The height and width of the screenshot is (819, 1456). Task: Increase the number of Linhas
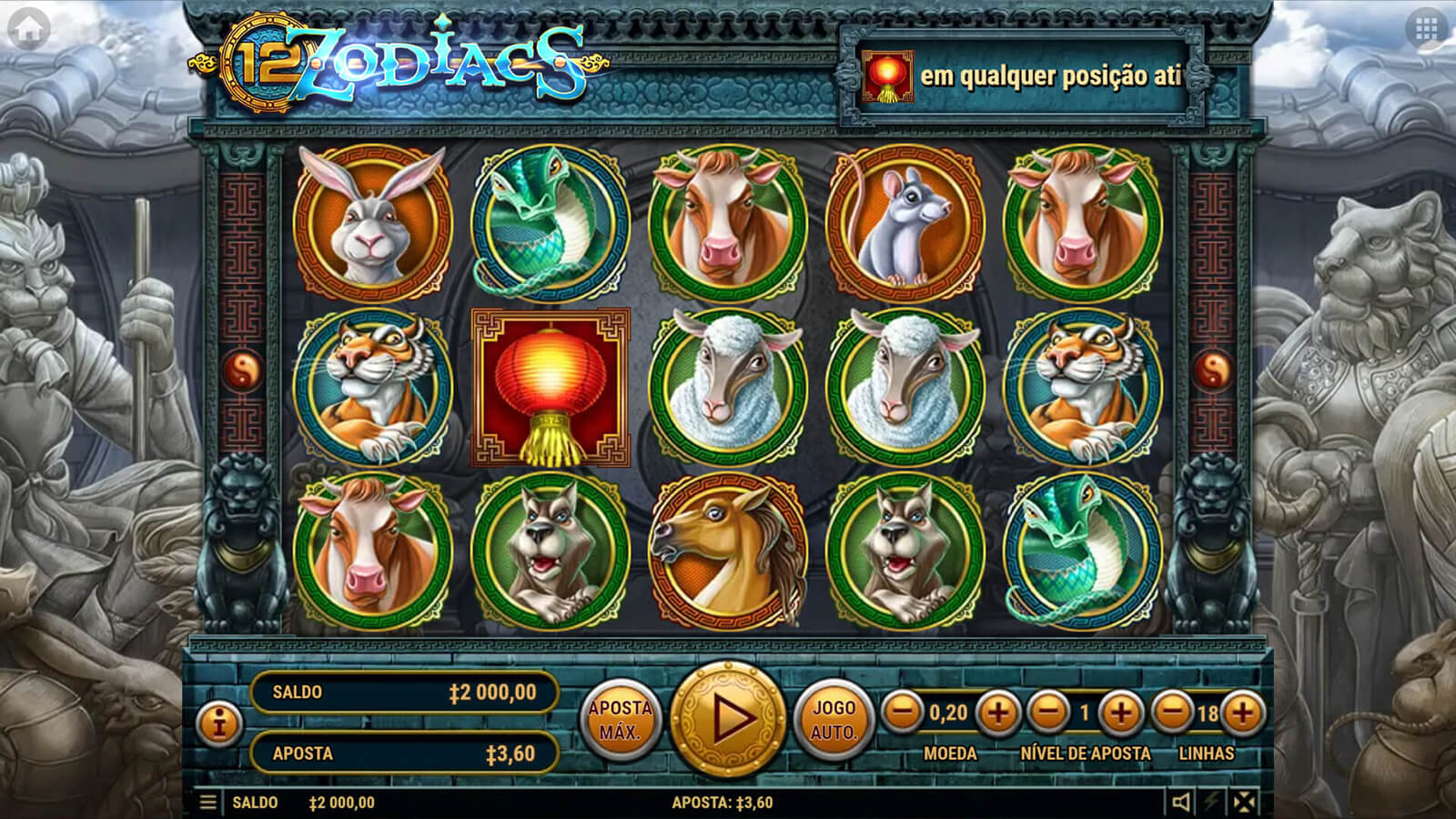1242,713
